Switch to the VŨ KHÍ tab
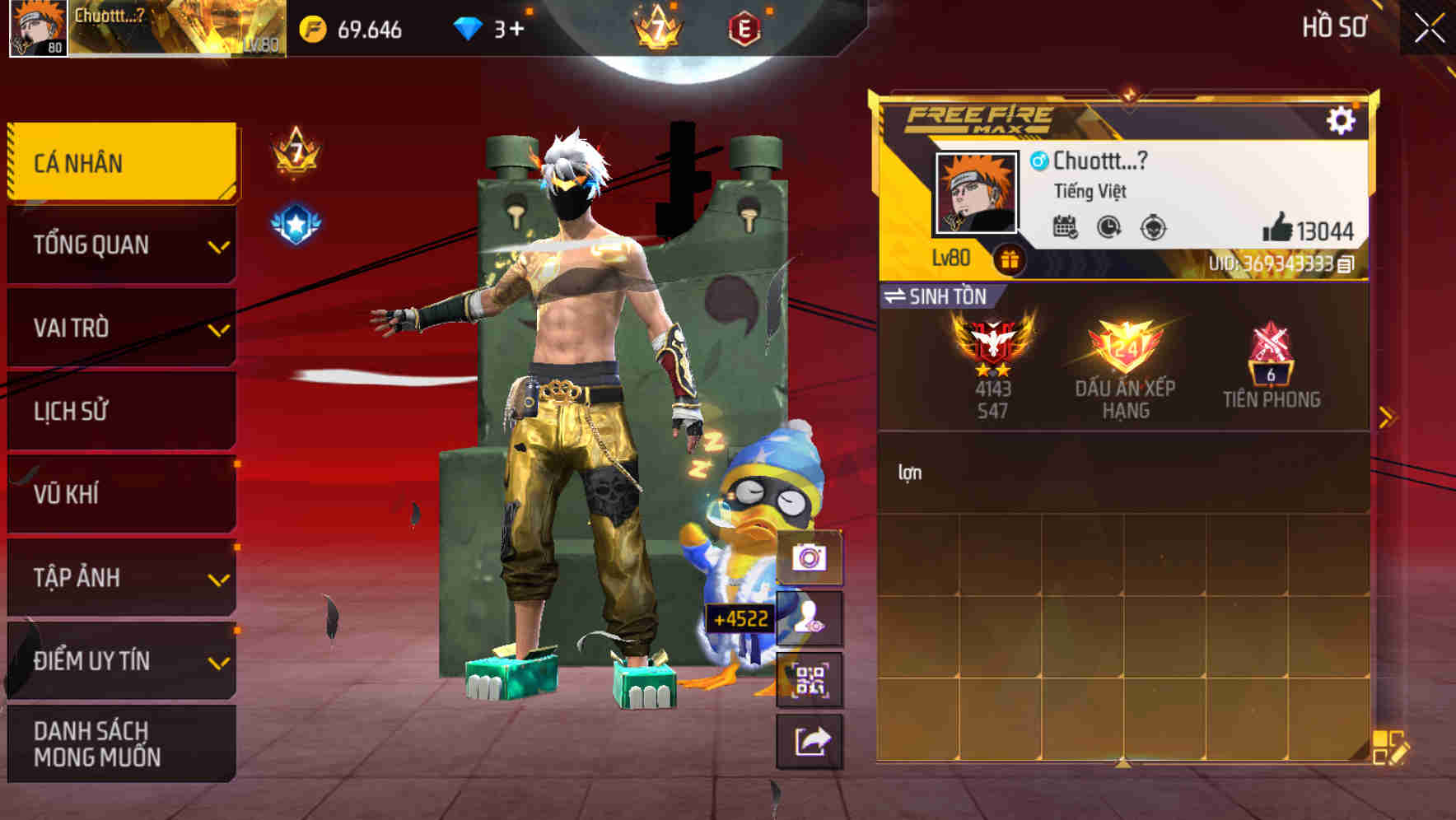The width and height of the screenshot is (1456, 820). [x=119, y=494]
